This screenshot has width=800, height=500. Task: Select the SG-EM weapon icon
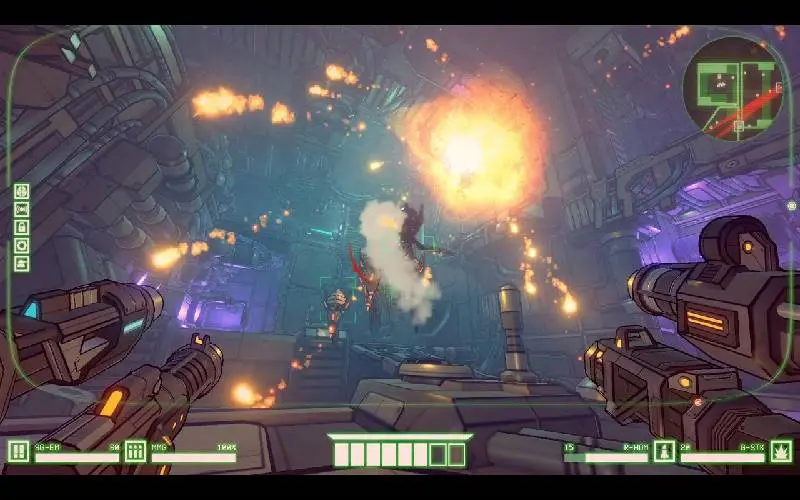(x=19, y=452)
